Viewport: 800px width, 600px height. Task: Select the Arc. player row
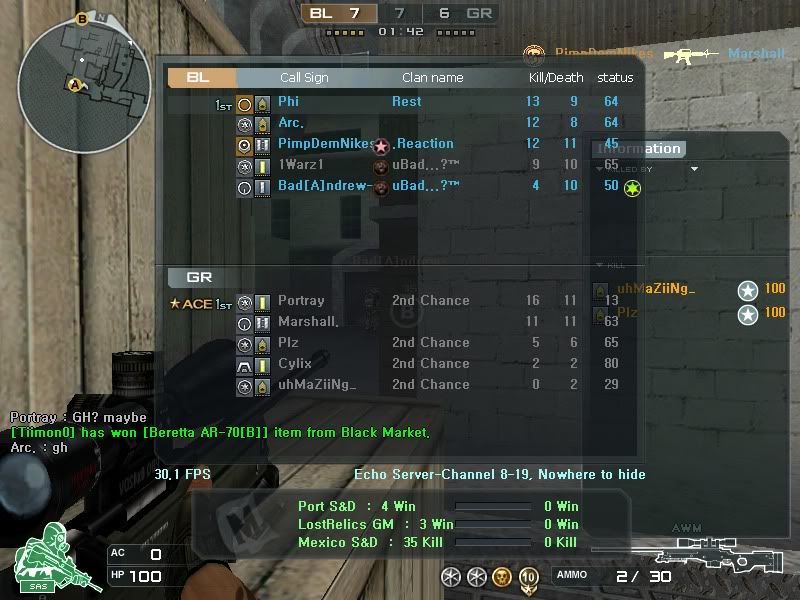pos(290,123)
